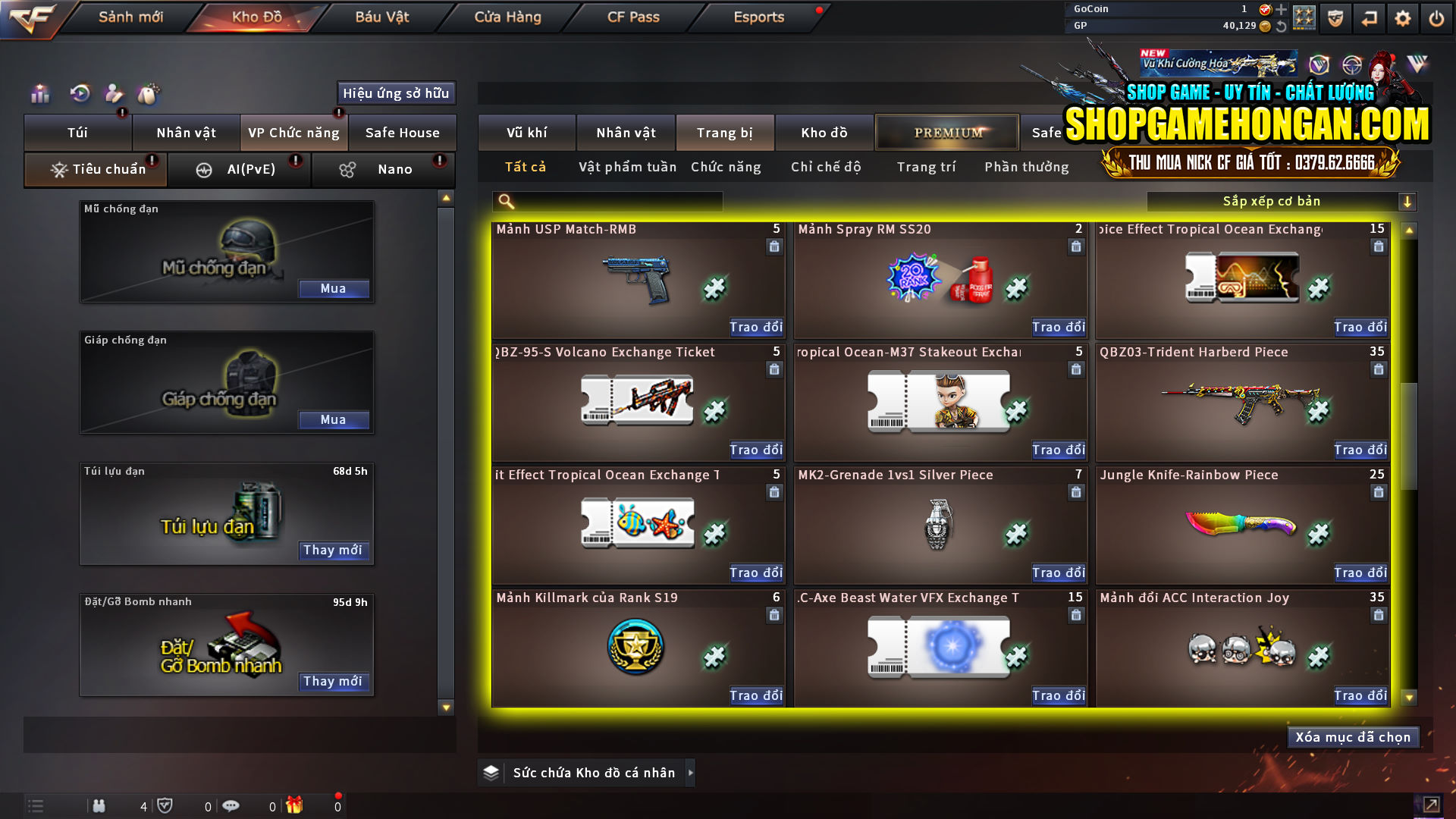The width and height of the screenshot is (1456, 819).
Task: Switch to the Safe House tab
Action: 403,132
